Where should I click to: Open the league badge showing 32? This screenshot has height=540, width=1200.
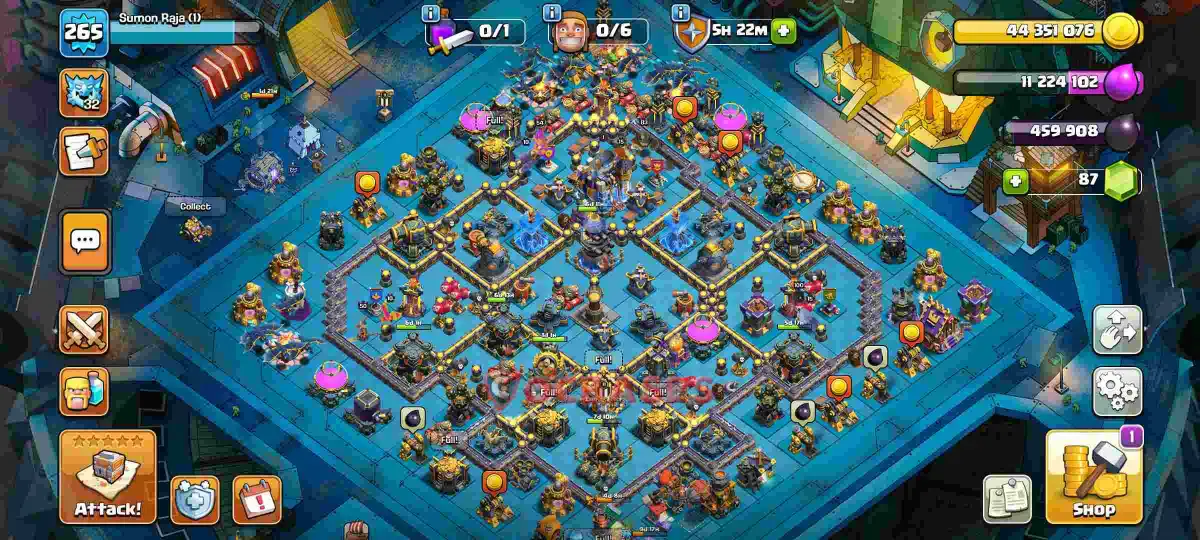[x=84, y=92]
